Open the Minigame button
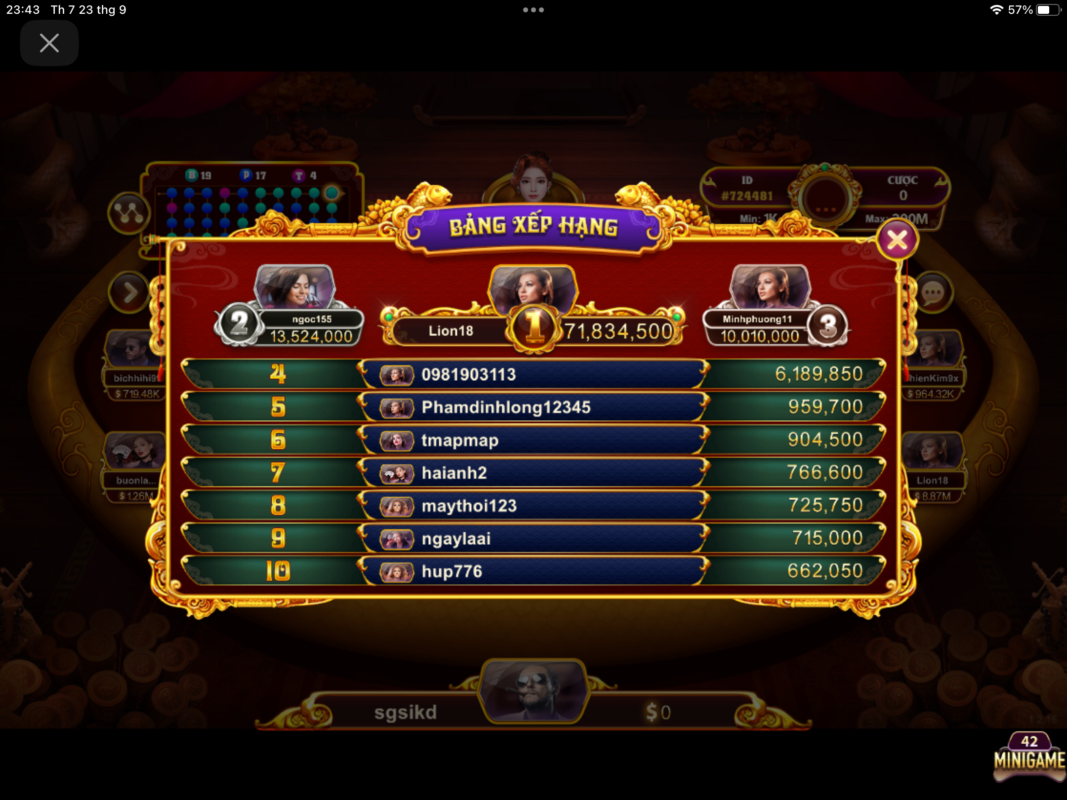This screenshot has height=800, width=1067. 1029,759
